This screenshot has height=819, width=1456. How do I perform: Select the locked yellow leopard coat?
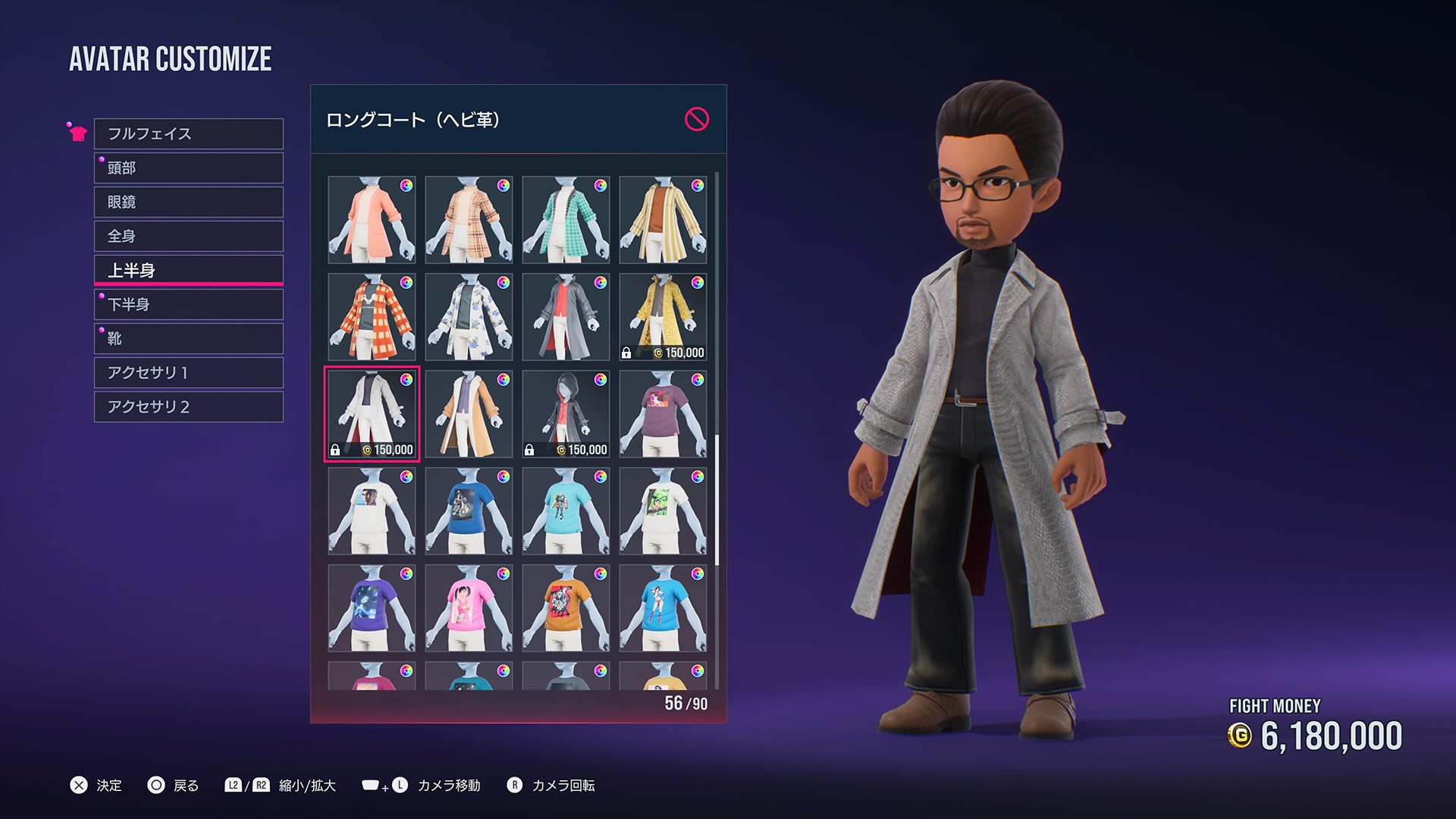pyautogui.click(x=663, y=317)
